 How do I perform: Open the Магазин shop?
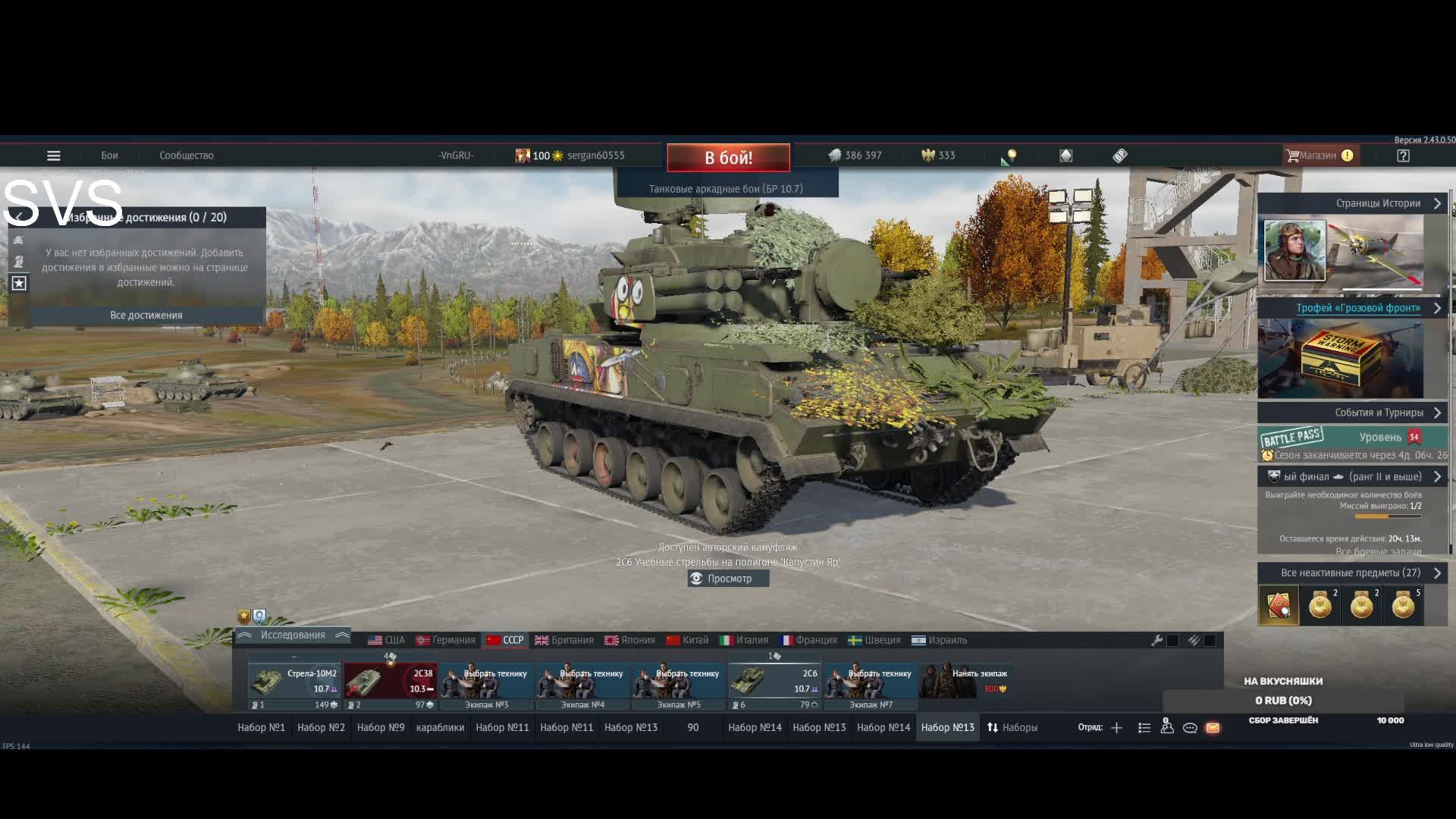[1318, 155]
